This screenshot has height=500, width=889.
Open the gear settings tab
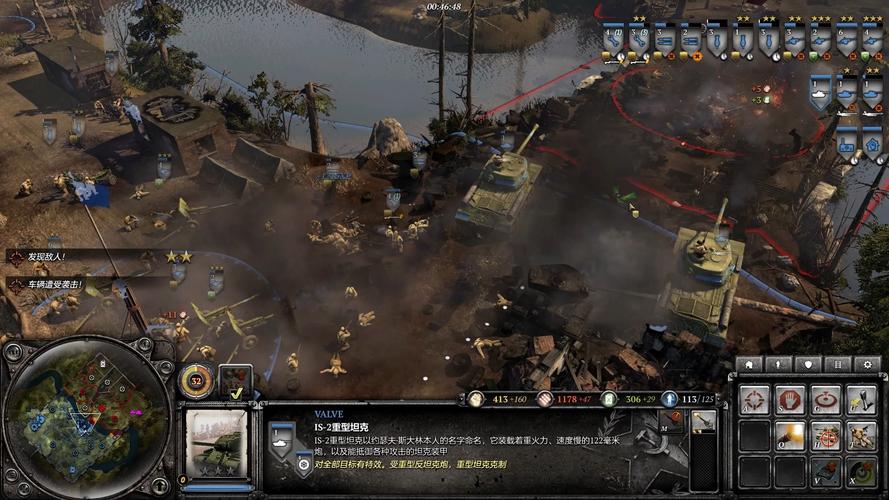pyautogui.click(x=867, y=364)
